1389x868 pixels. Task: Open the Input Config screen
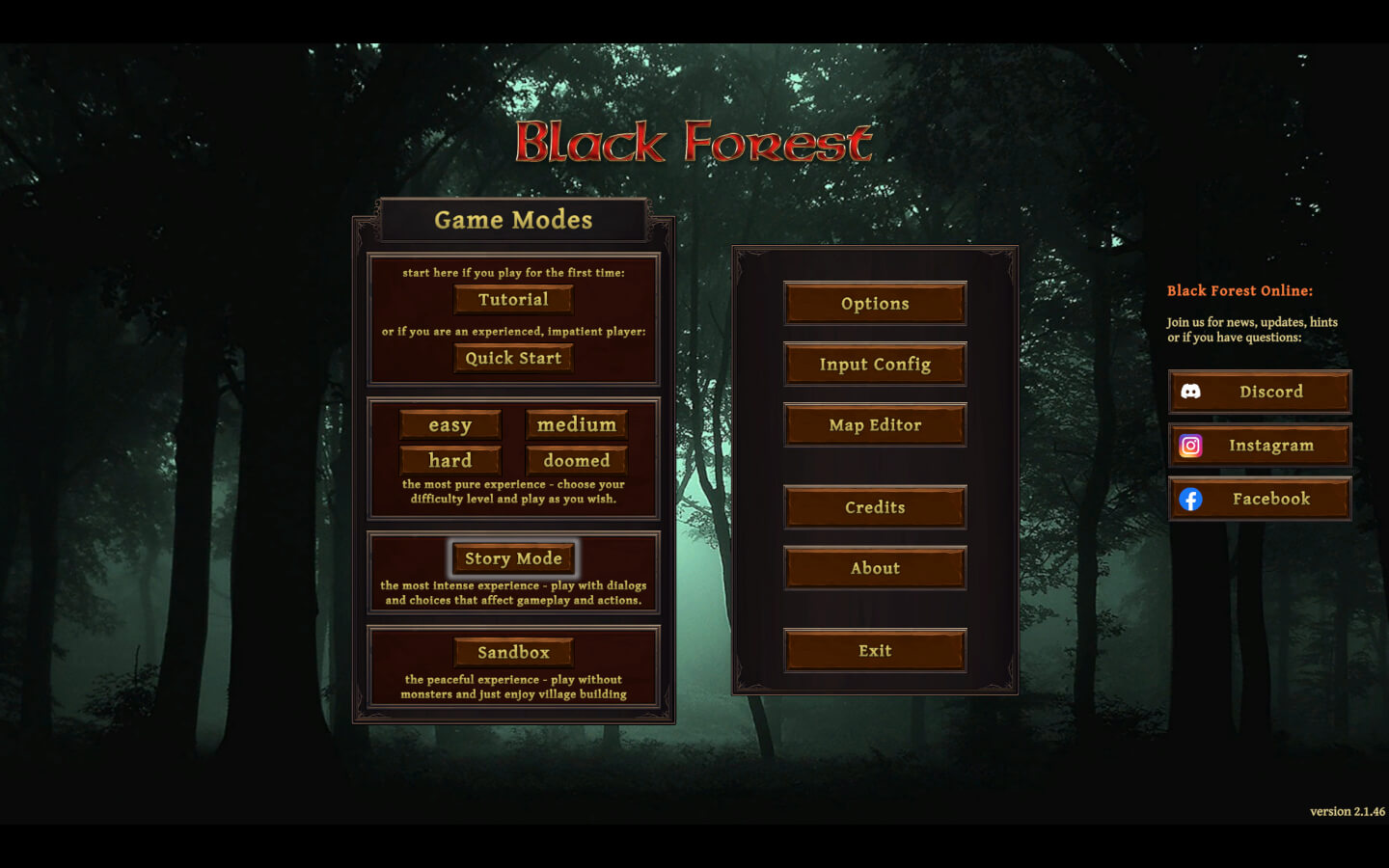coord(874,364)
